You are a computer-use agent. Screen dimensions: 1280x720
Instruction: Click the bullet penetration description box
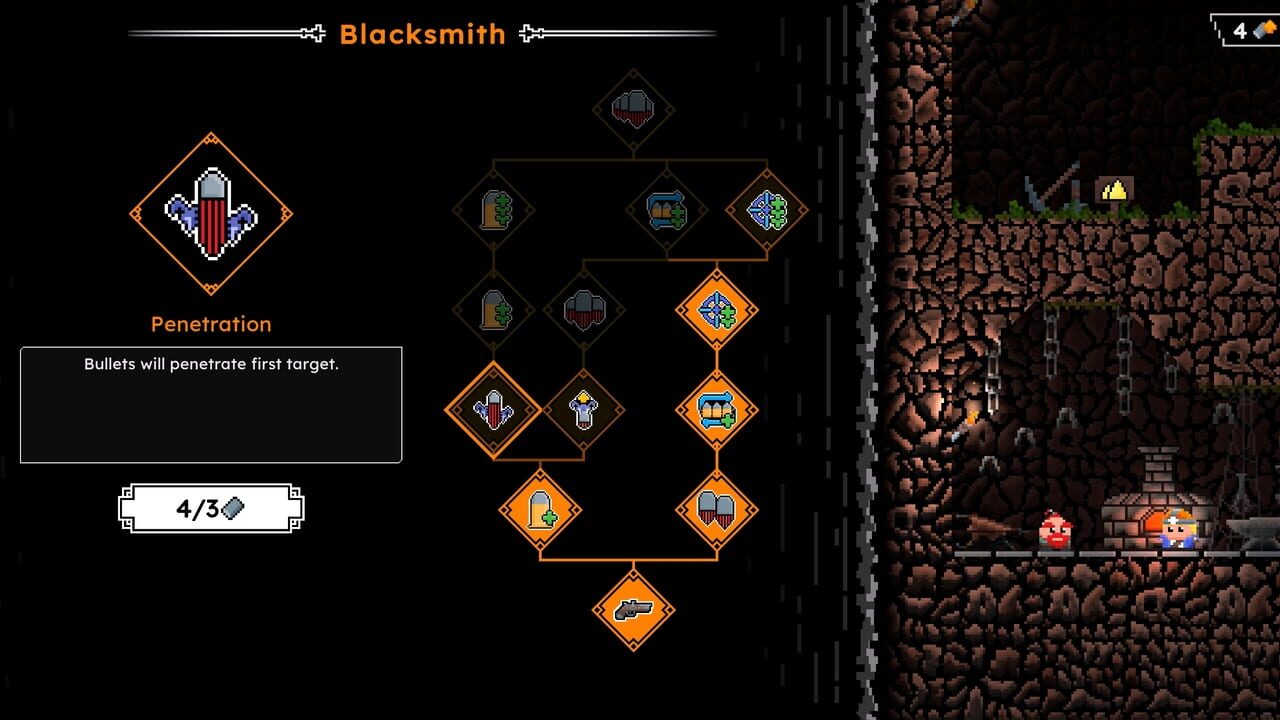tap(211, 403)
